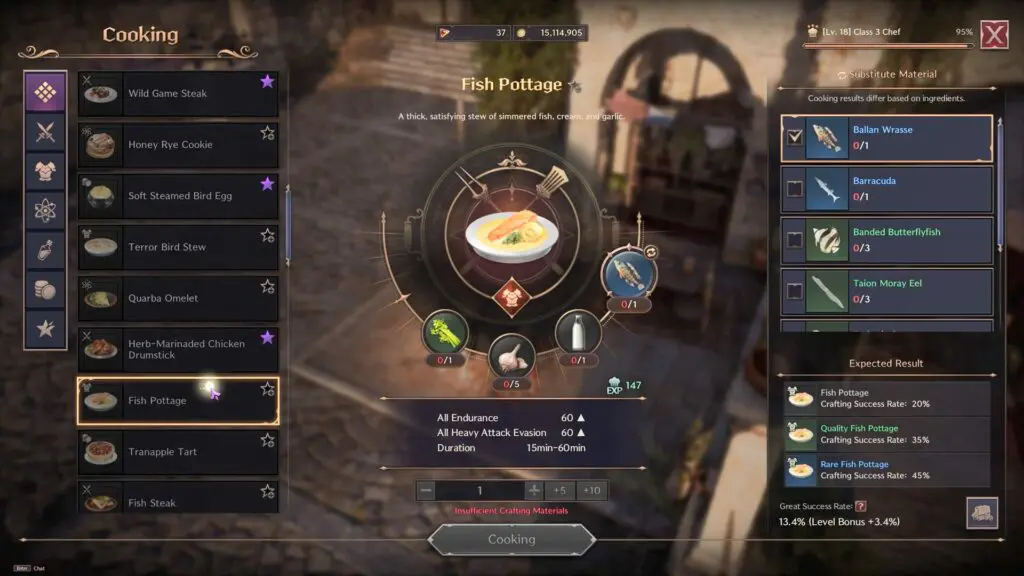Uncheck the Ballan Wrasse material
The width and height of the screenshot is (1024, 576).
tap(795, 137)
